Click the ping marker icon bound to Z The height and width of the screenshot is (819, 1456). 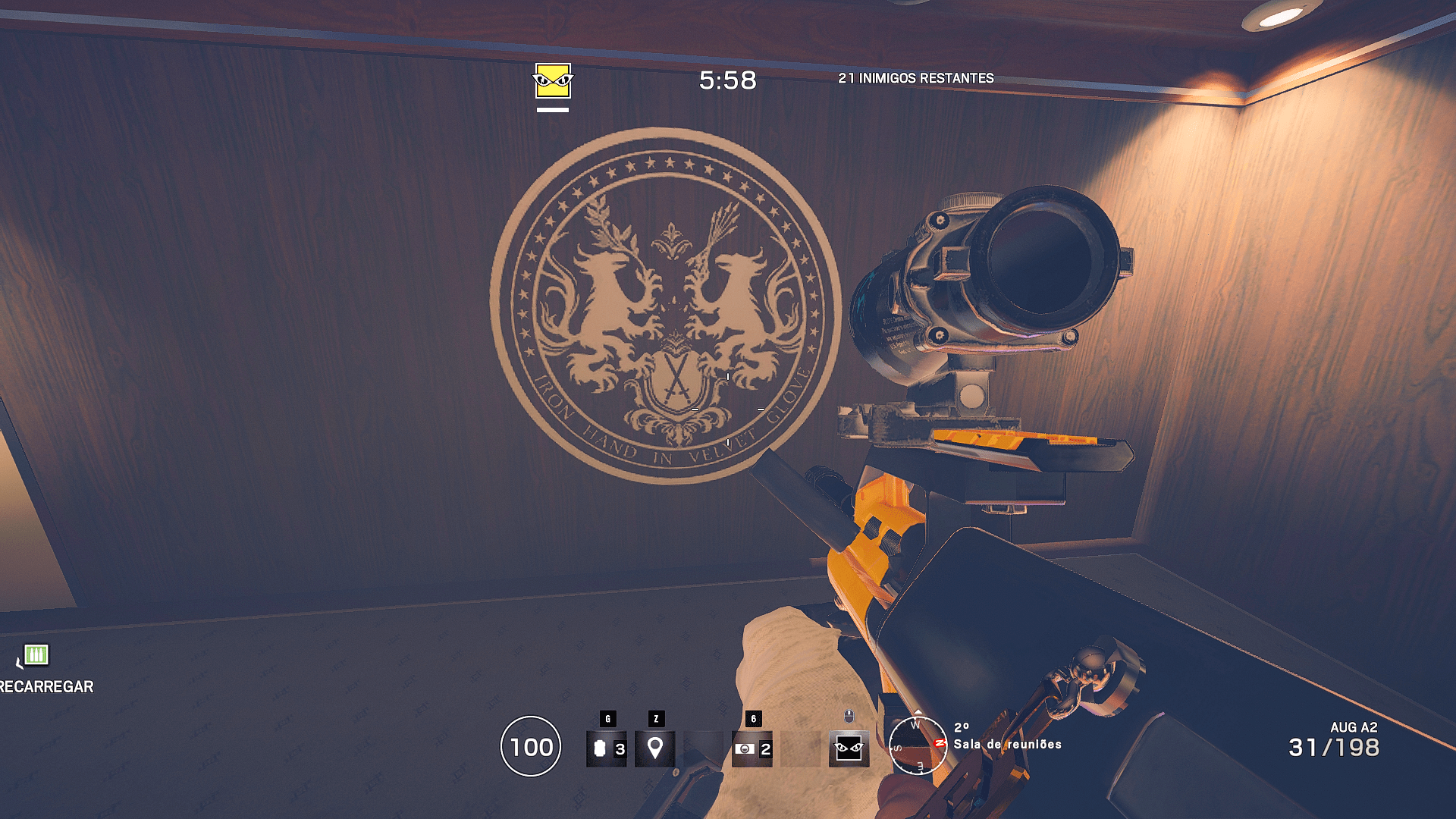coord(654,751)
